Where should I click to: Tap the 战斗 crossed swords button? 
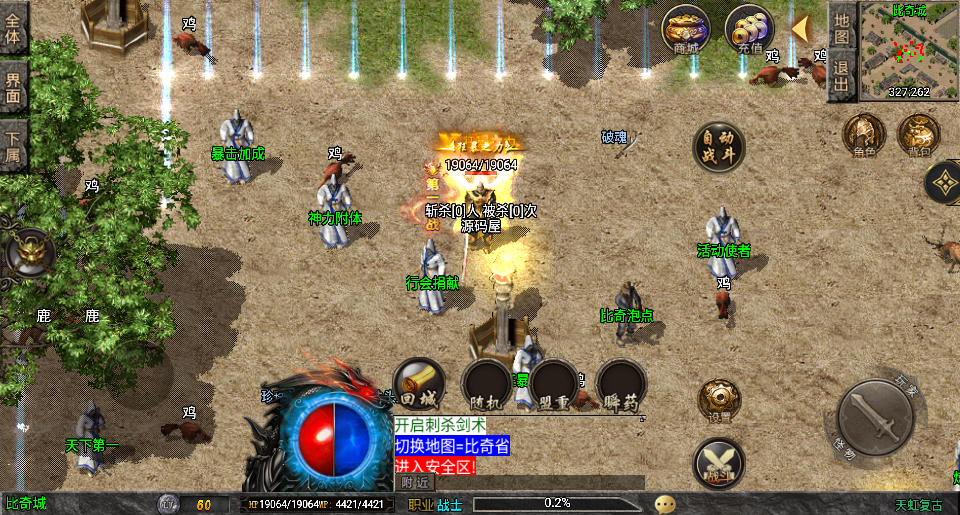[718, 463]
